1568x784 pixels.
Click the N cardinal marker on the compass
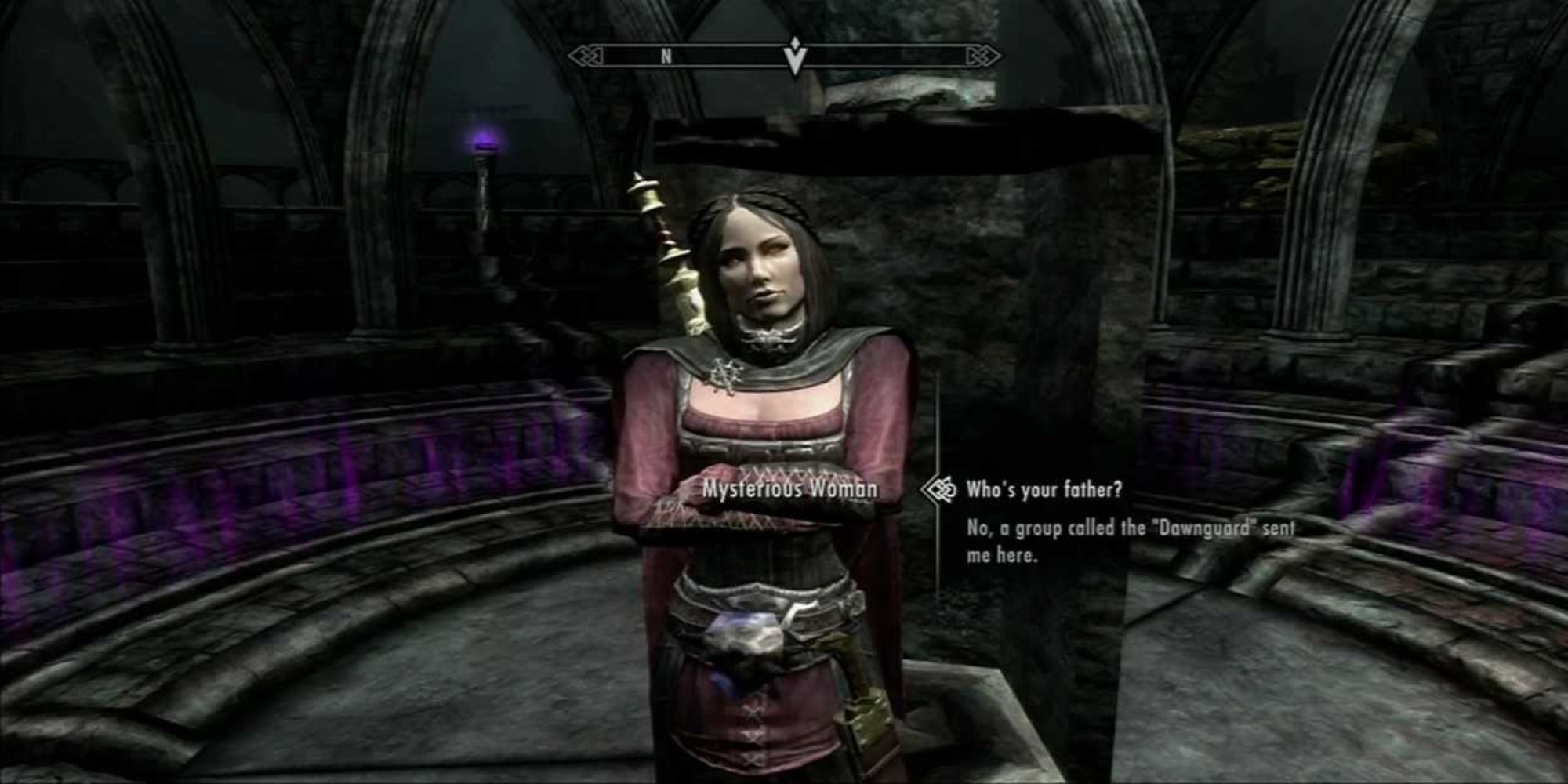pos(666,56)
